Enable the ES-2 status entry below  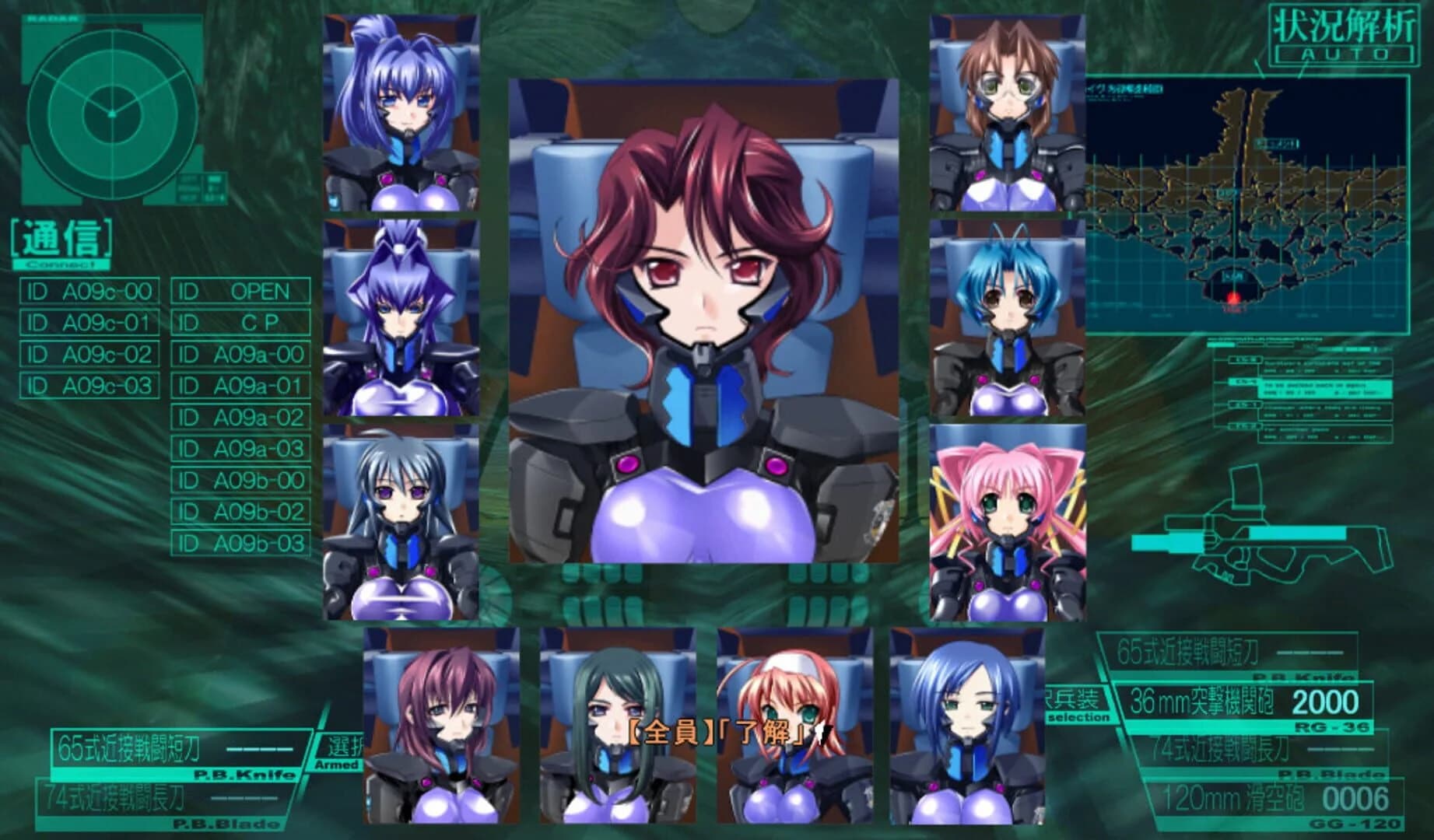click(x=1245, y=425)
